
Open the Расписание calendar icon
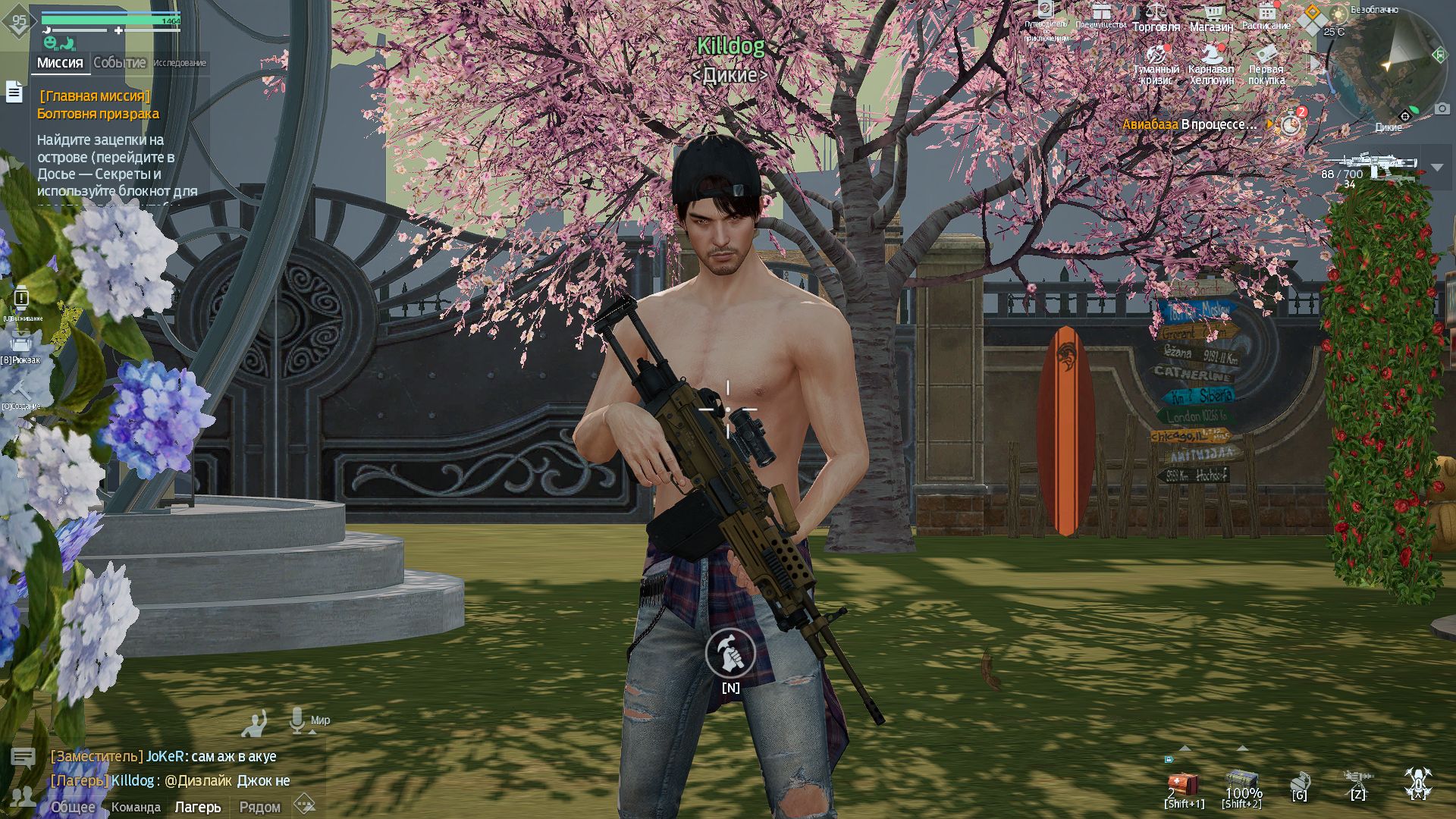click(1268, 11)
